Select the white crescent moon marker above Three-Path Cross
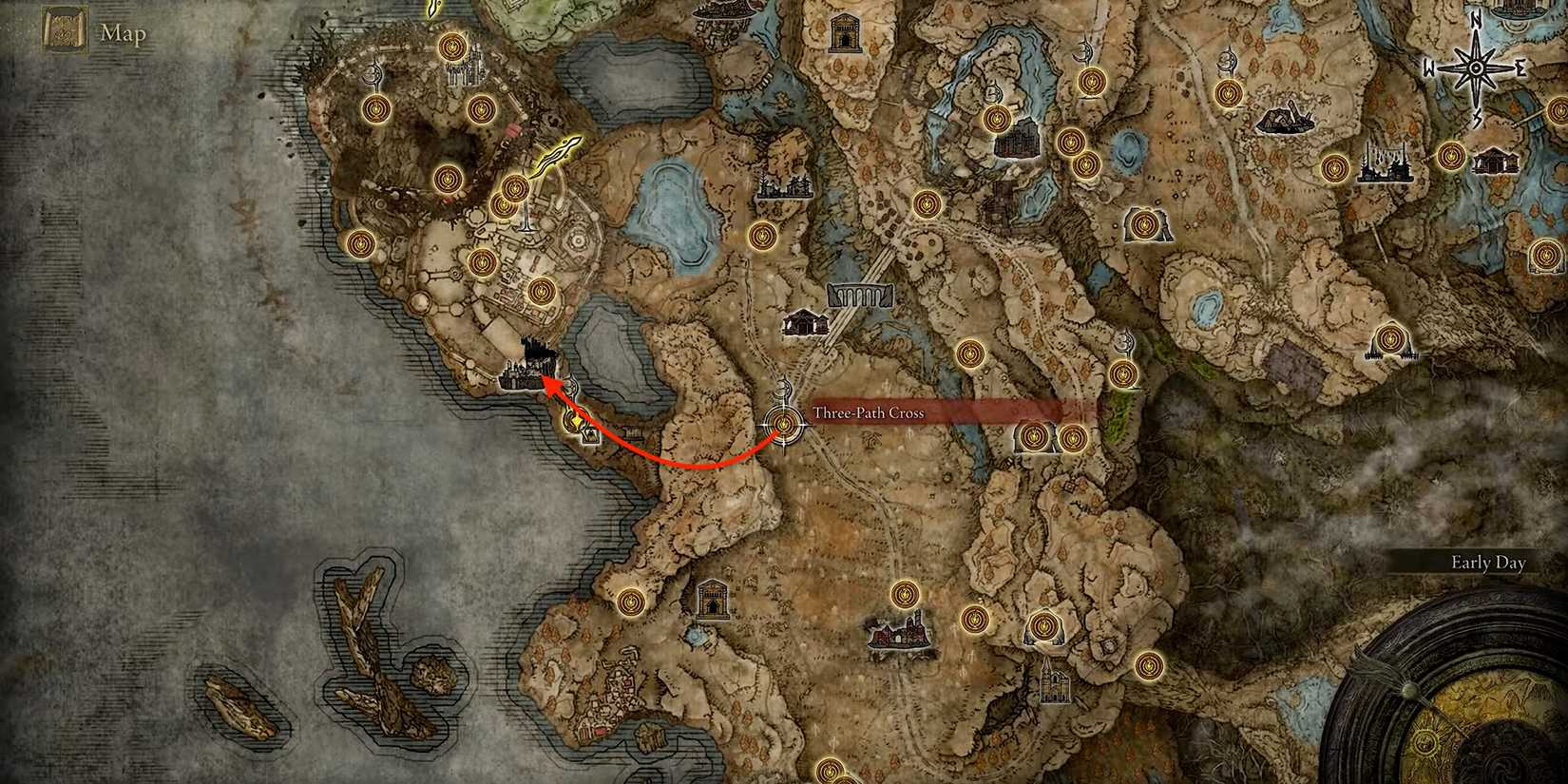The height and width of the screenshot is (784, 1568). 783,389
